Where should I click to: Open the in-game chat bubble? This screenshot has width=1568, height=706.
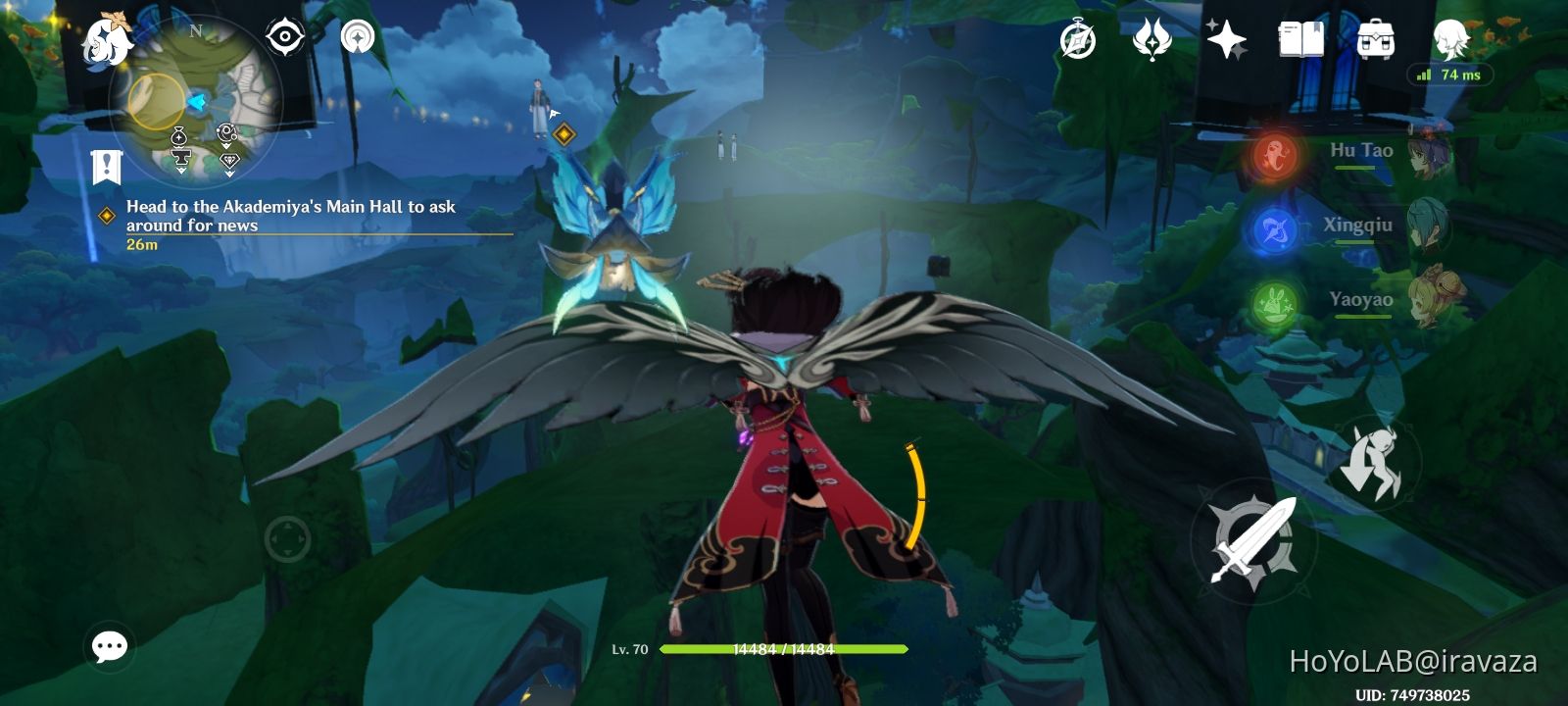click(x=111, y=645)
